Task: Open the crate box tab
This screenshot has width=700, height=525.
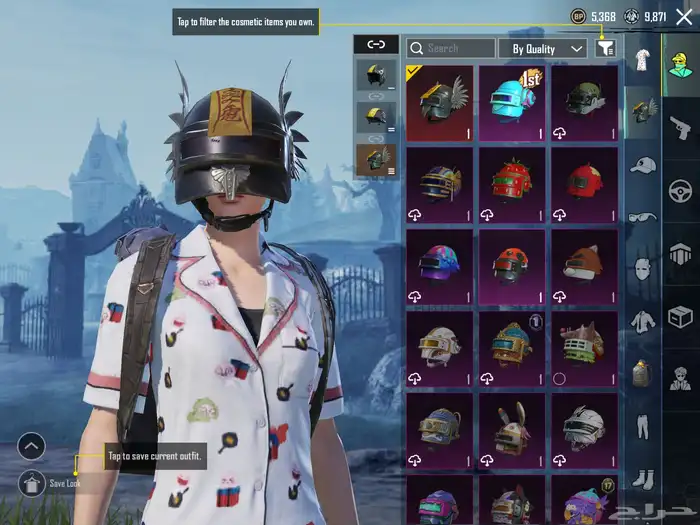Action: pos(680,317)
